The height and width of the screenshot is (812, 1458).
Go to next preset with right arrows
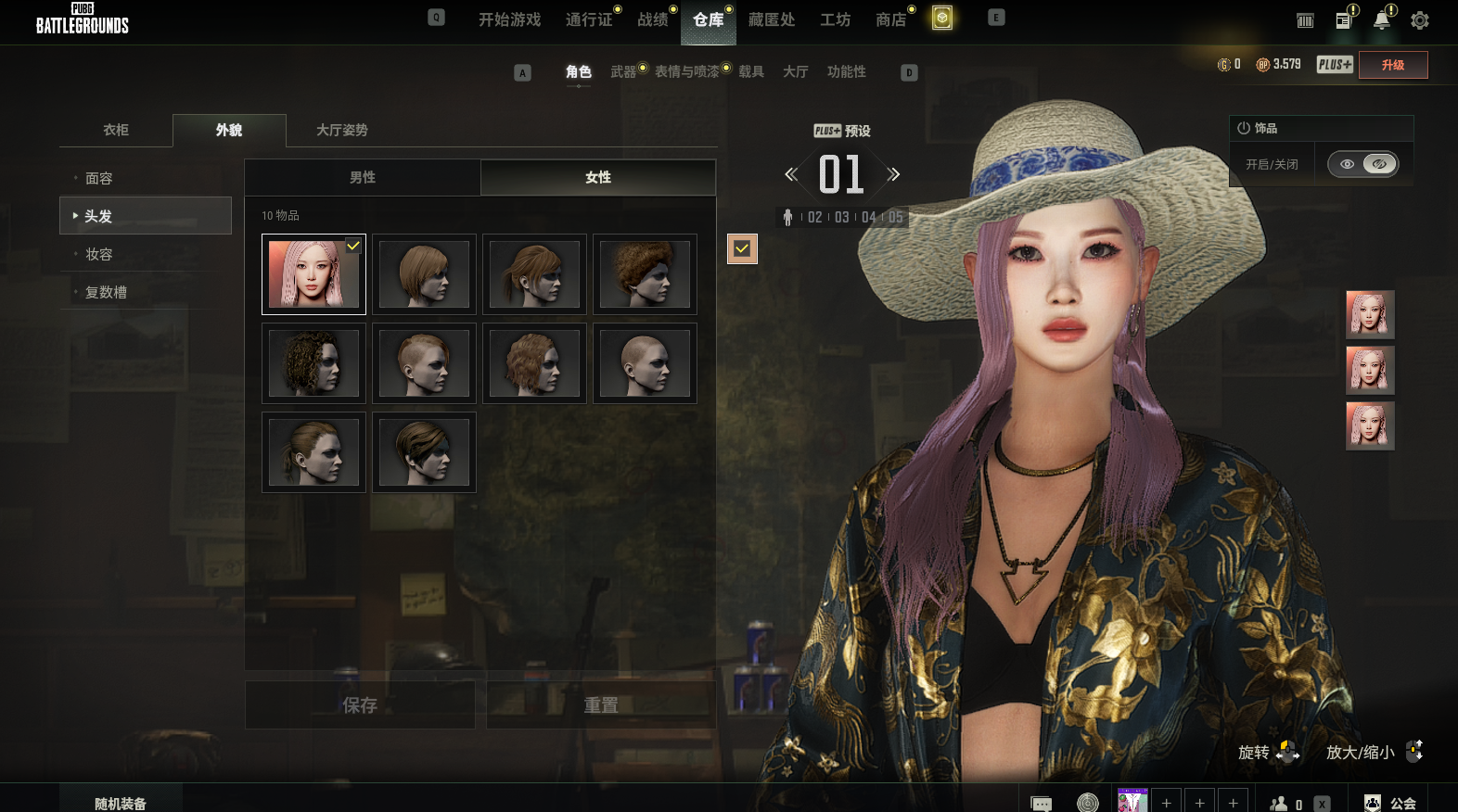(893, 174)
